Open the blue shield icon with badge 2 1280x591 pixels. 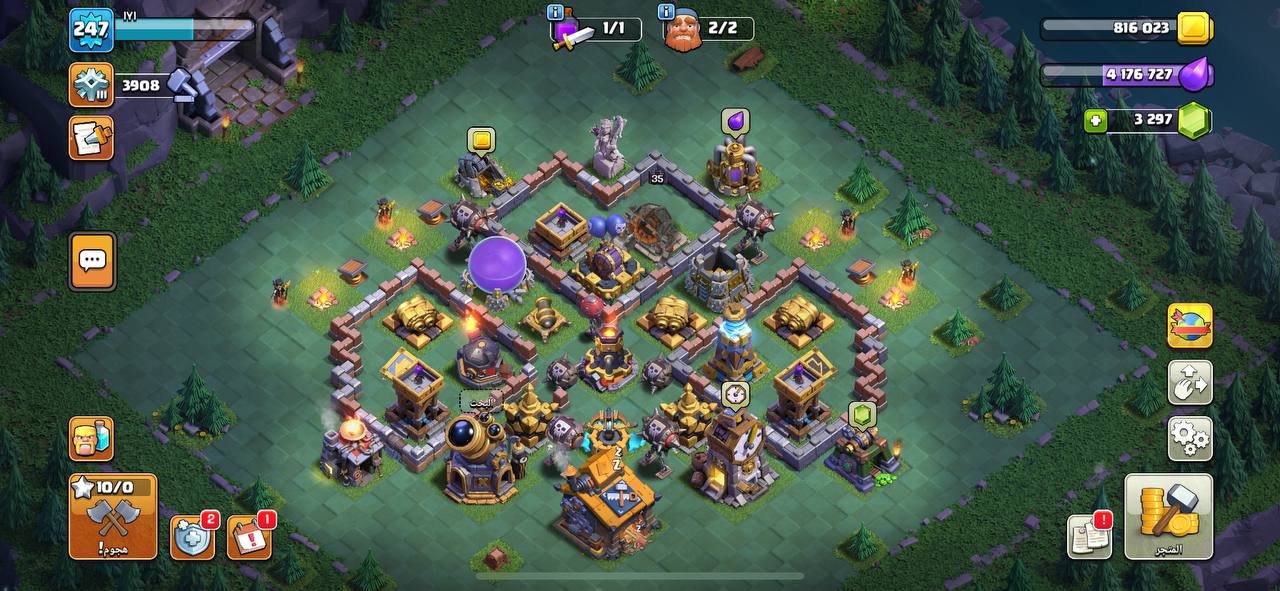tap(192, 538)
